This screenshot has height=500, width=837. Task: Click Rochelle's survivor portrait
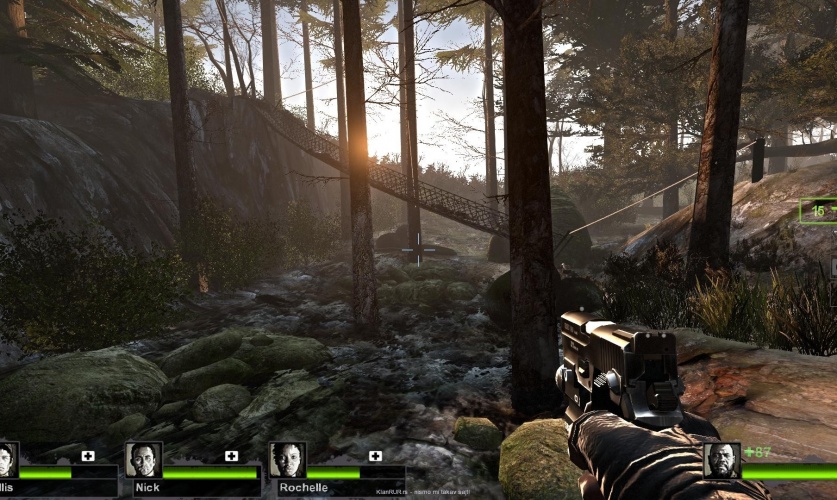coord(287,460)
